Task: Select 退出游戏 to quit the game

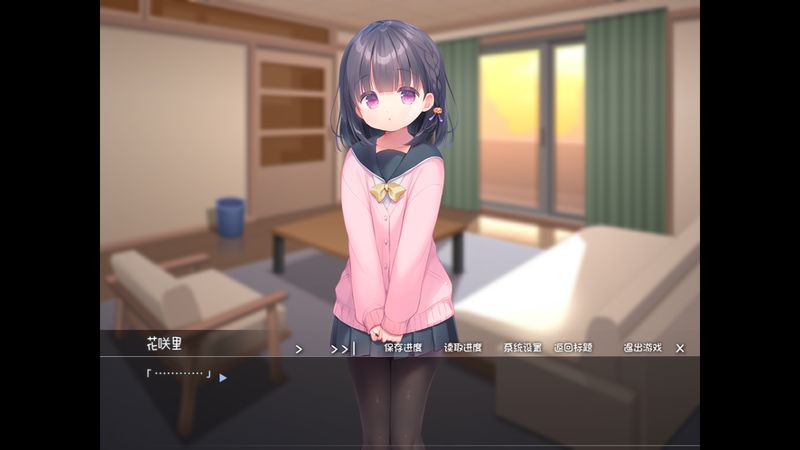Action: click(642, 348)
